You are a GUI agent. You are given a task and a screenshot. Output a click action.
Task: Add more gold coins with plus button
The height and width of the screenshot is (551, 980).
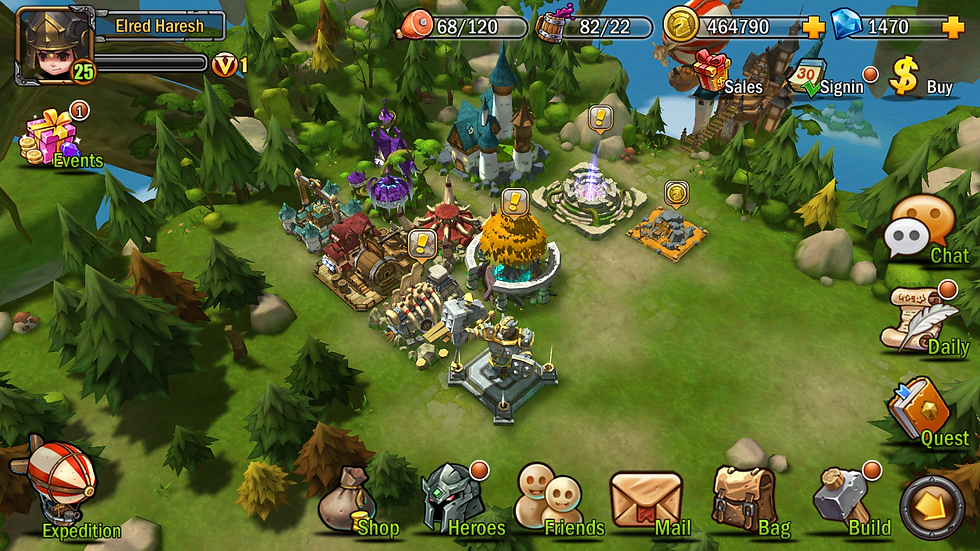(813, 27)
